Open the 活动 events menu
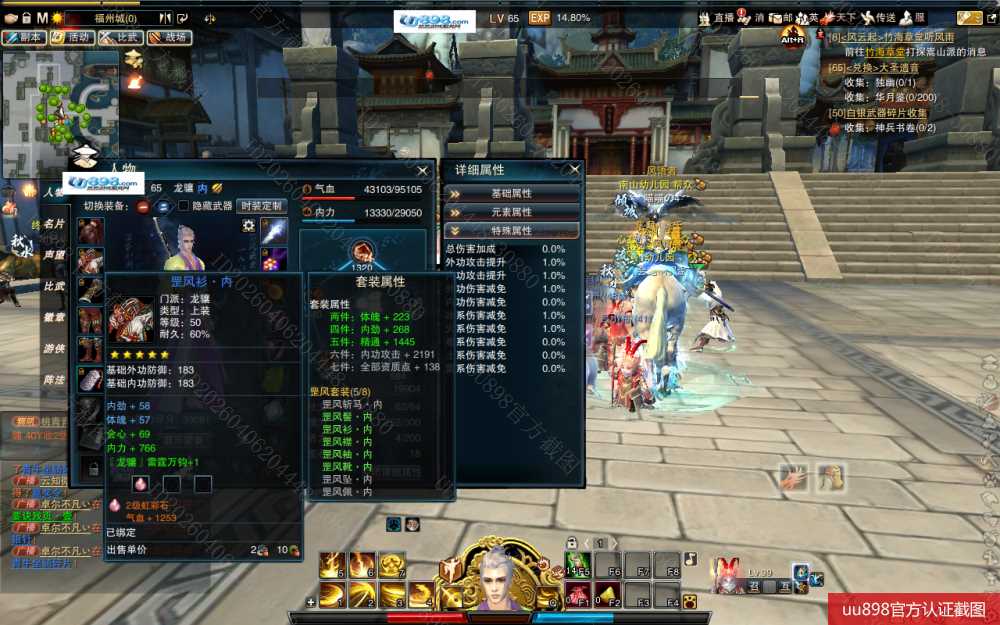The width and height of the screenshot is (1000, 625). [x=73, y=37]
